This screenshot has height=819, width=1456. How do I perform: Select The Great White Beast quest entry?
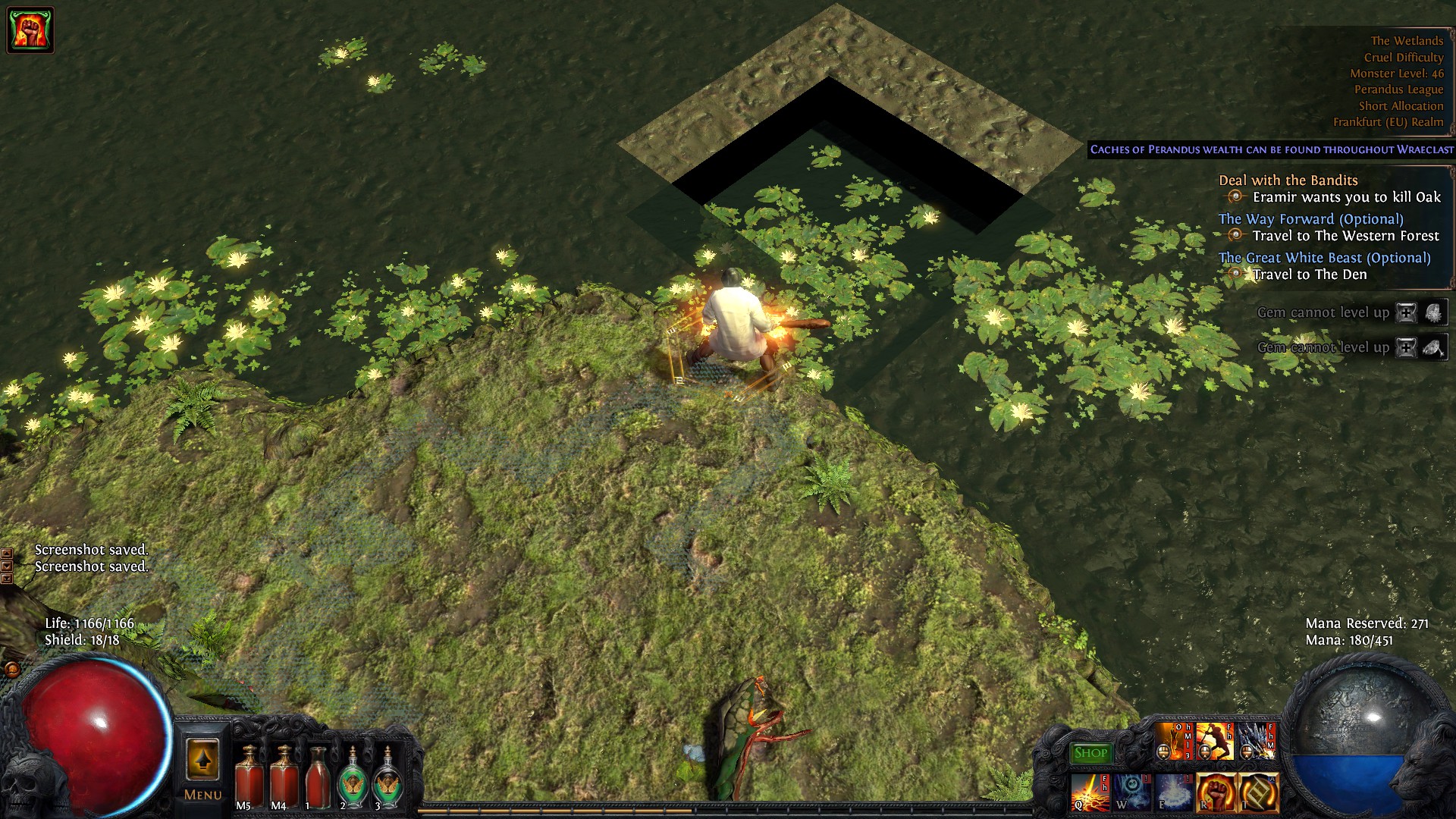click(x=1324, y=258)
